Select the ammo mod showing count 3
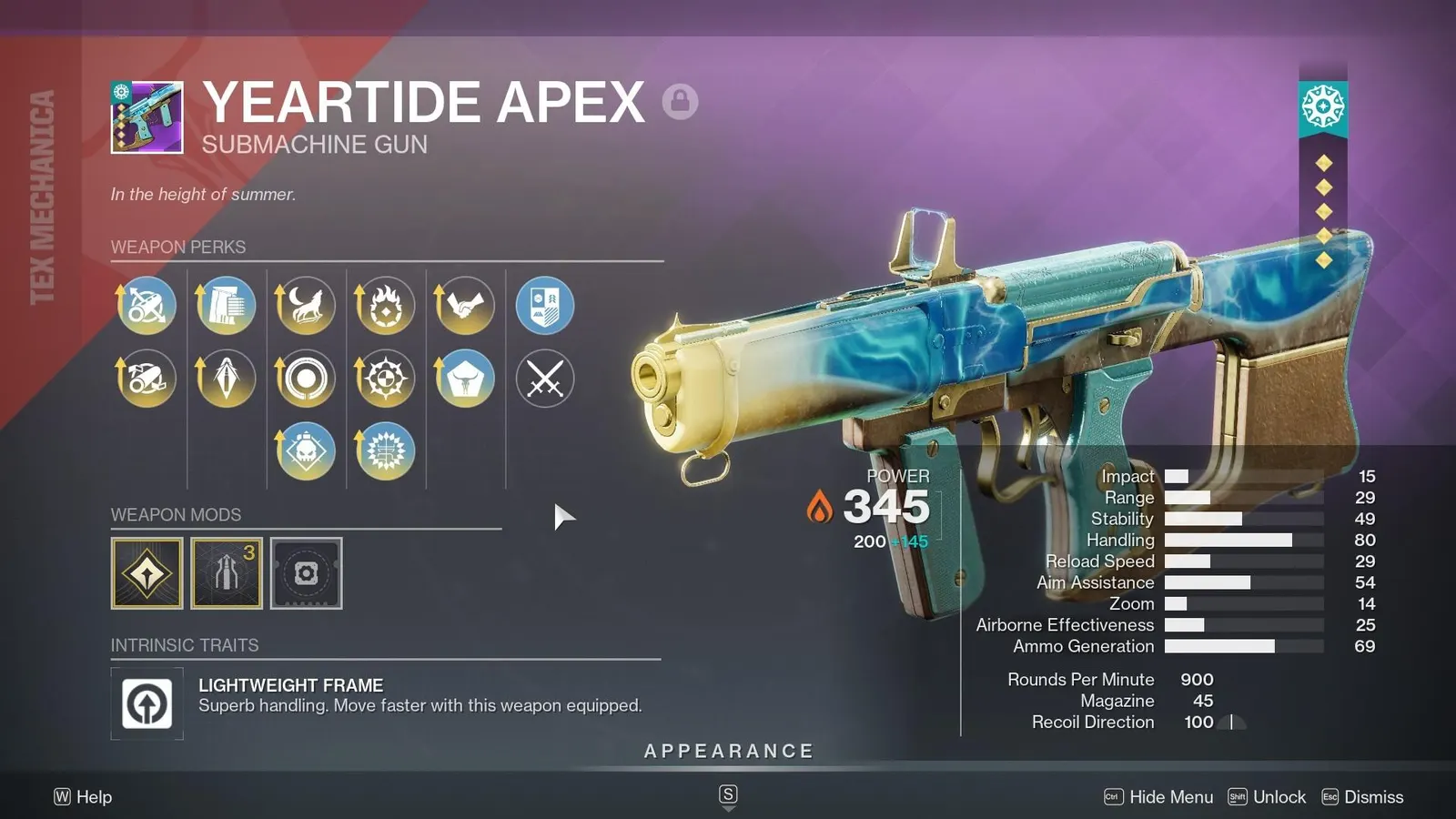The height and width of the screenshot is (819, 1456). 226,574
